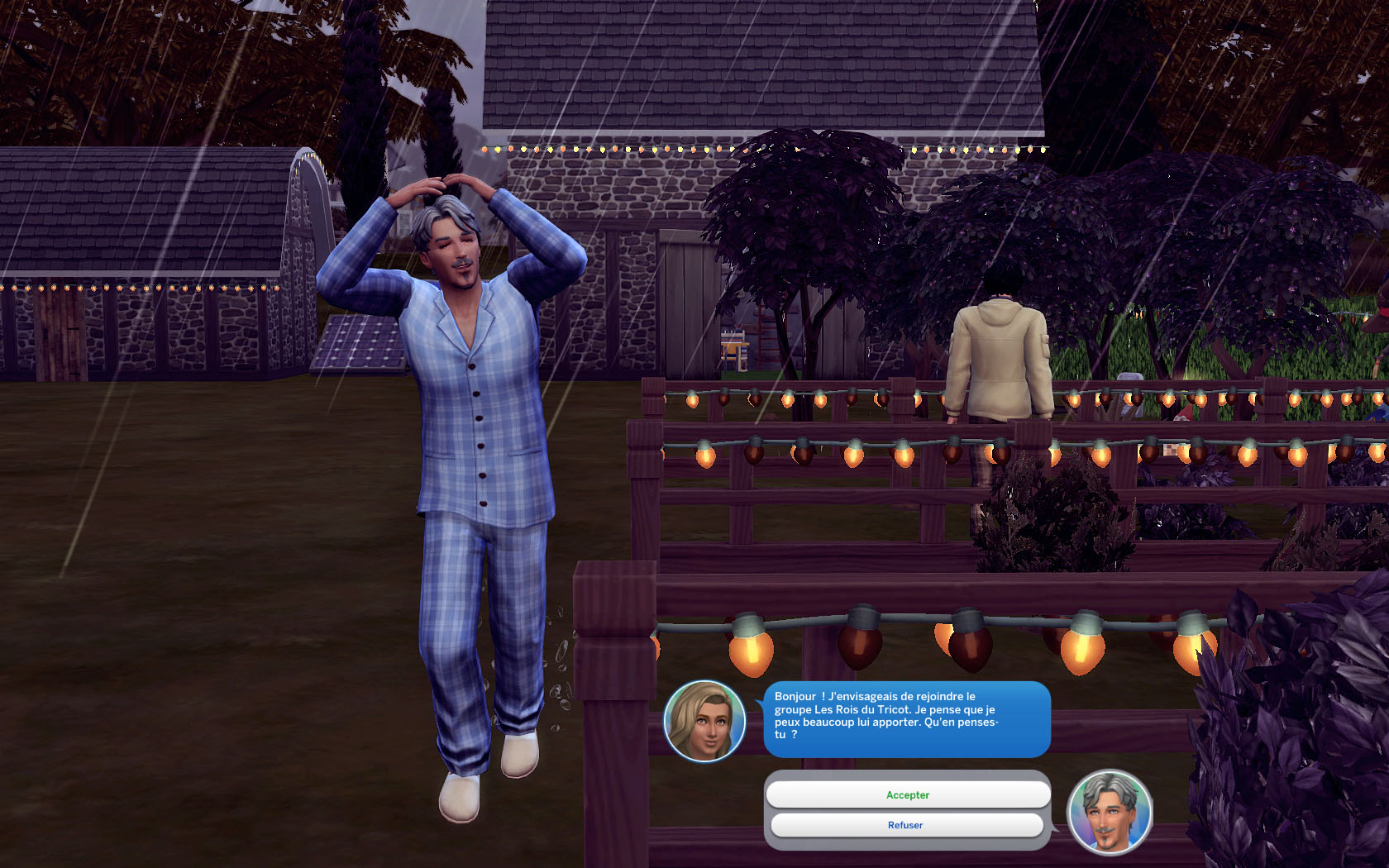
Task: Click the blonde caller's portrait
Action: click(x=704, y=721)
